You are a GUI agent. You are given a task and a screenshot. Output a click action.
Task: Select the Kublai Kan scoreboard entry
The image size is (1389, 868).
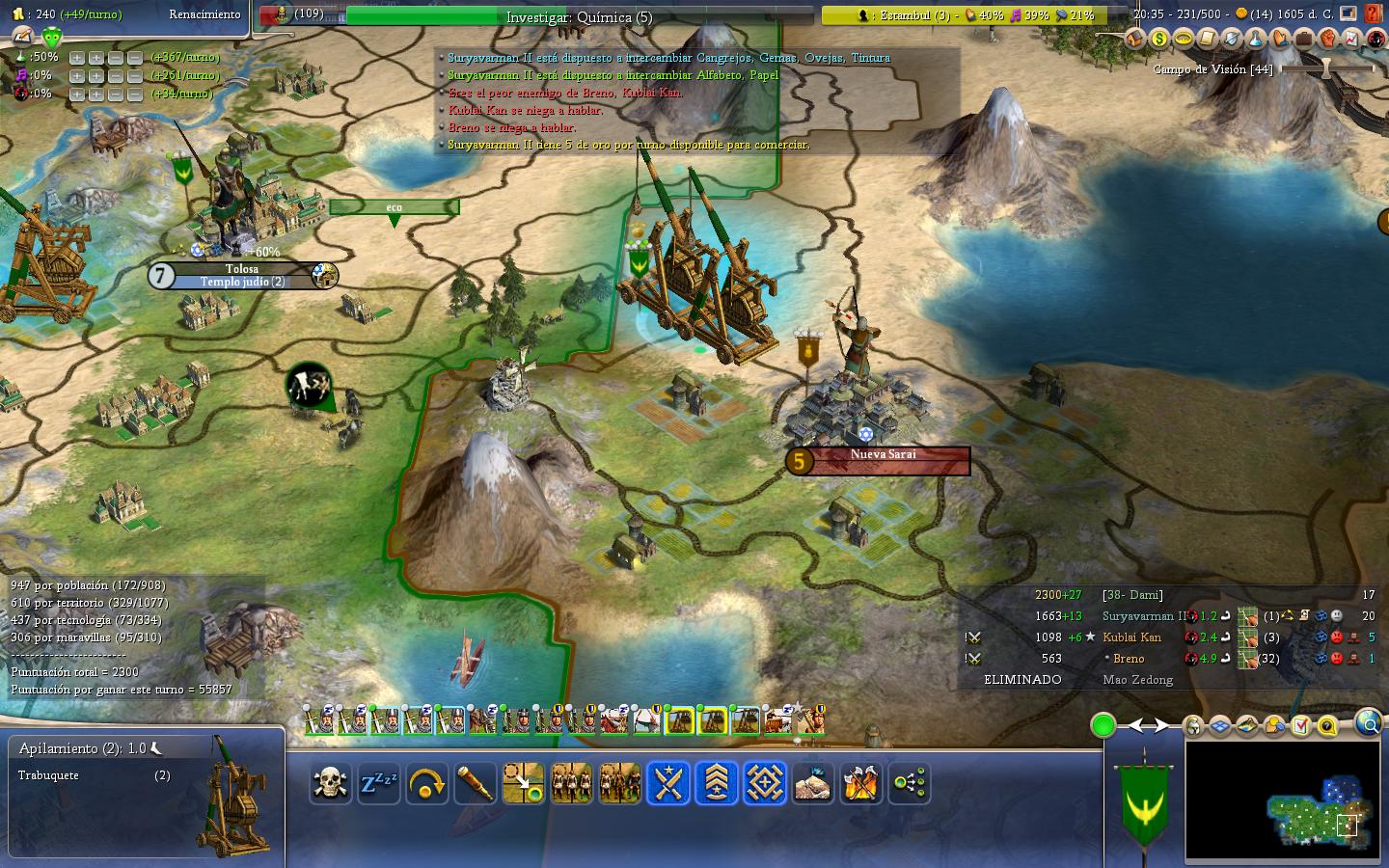point(1131,637)
